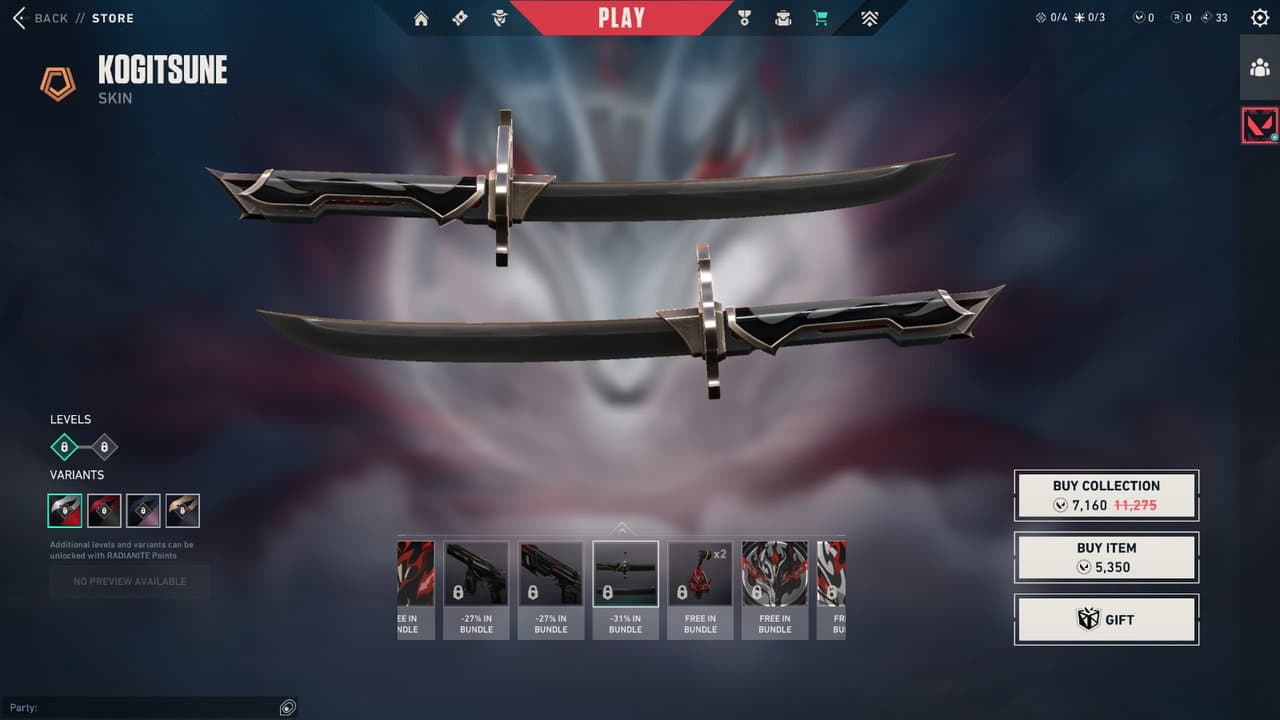Choose the red variant swatch

click(x=104, y=511)
